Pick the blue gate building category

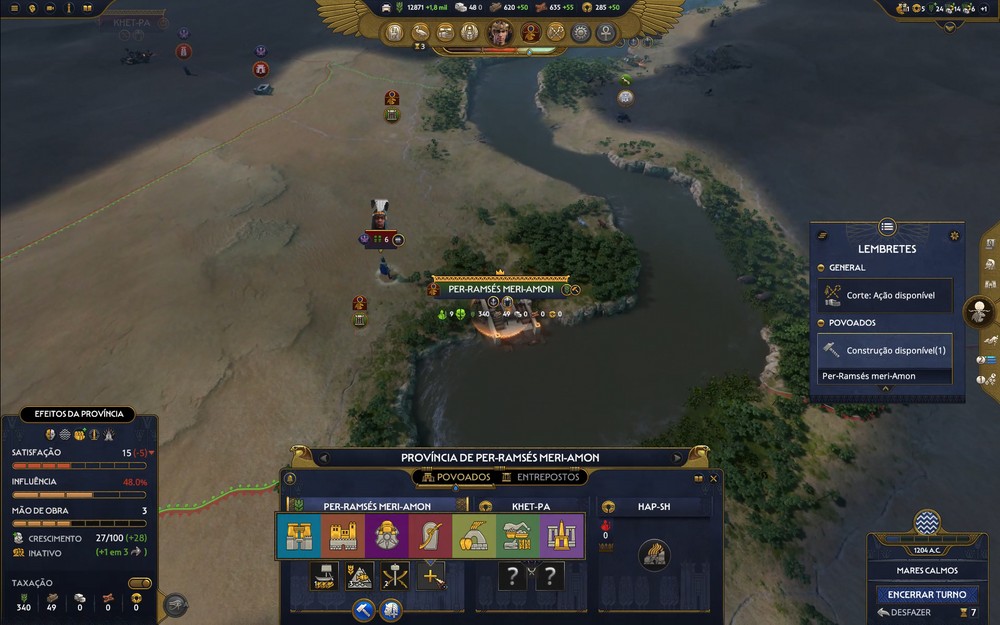(x=299, y=537)
